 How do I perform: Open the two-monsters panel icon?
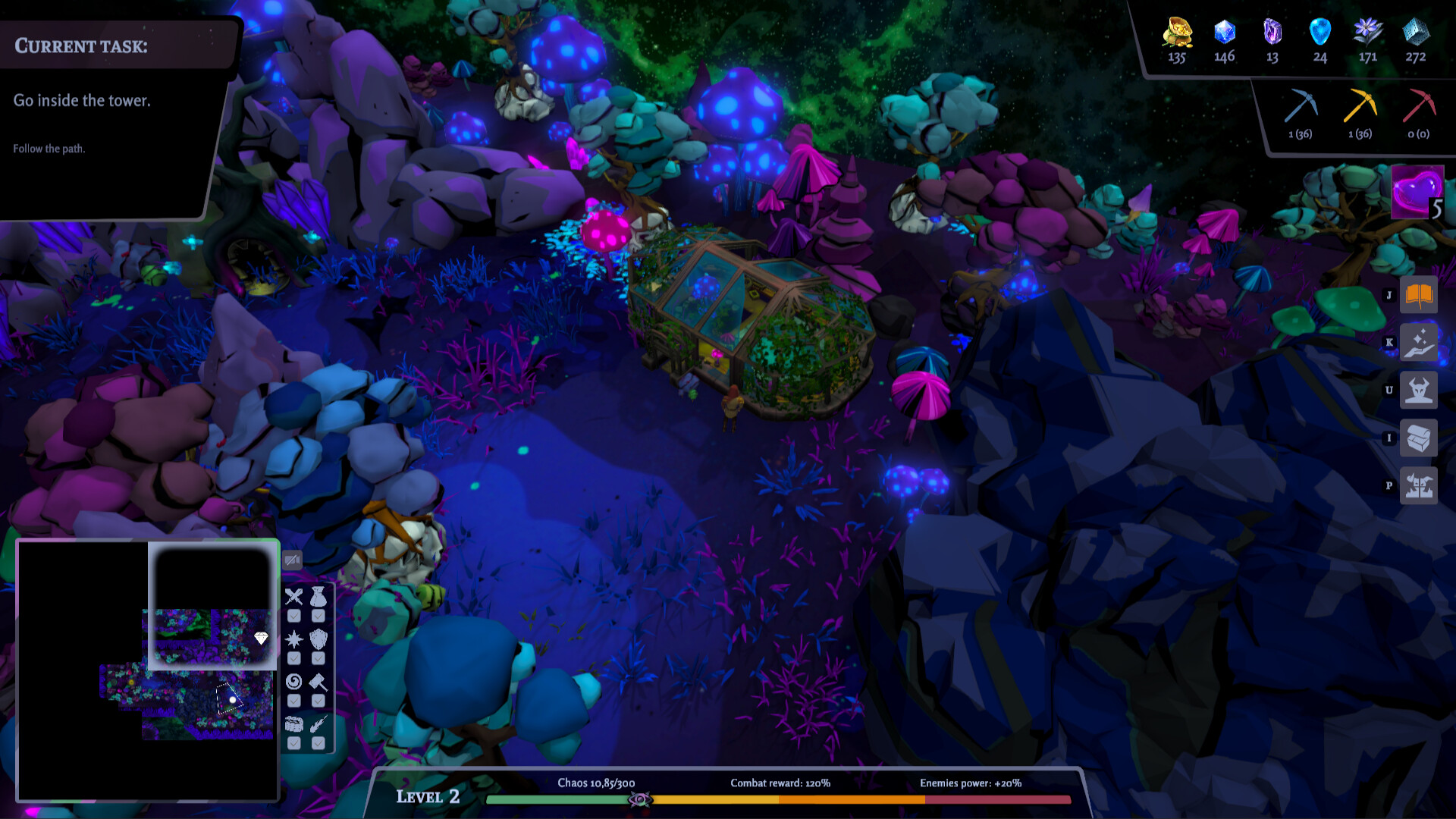(1418, 486)
